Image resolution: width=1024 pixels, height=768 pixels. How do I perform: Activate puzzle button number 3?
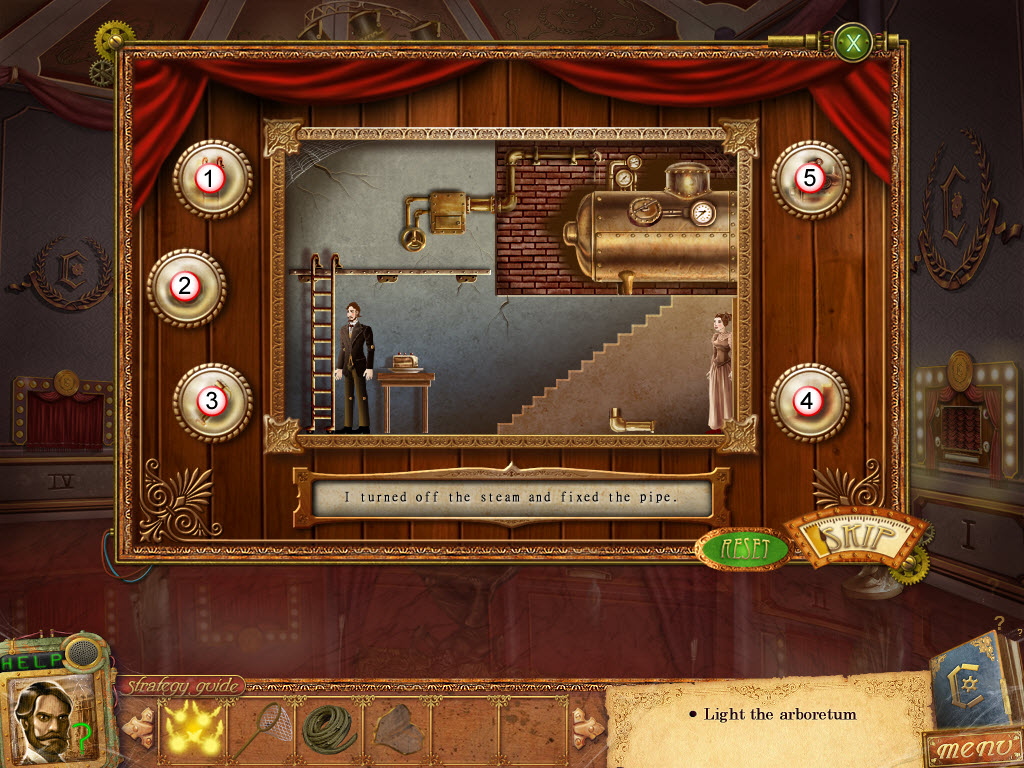point(211,401)
